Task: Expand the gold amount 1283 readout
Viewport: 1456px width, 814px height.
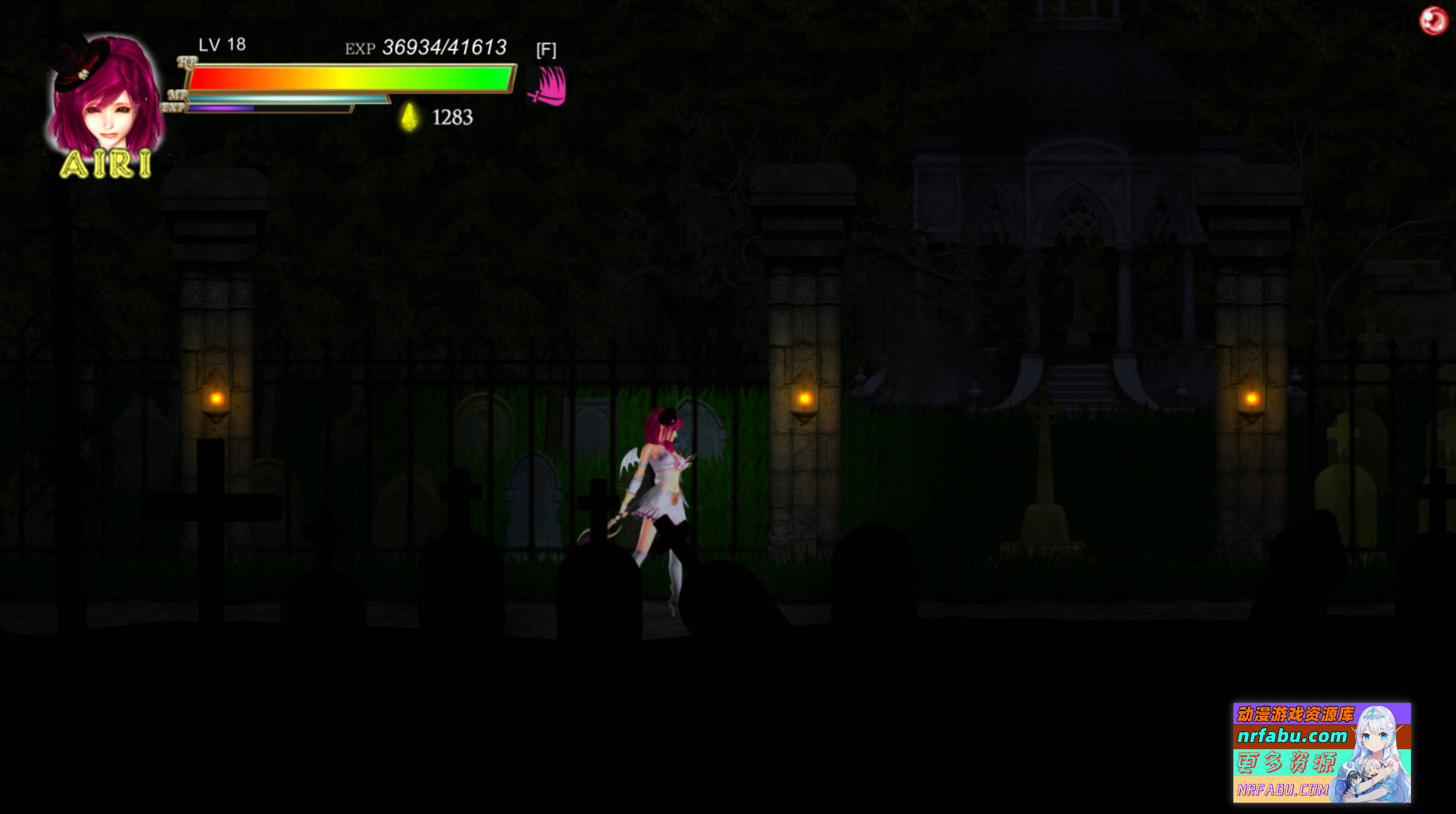Action: [x=453, y=118]
